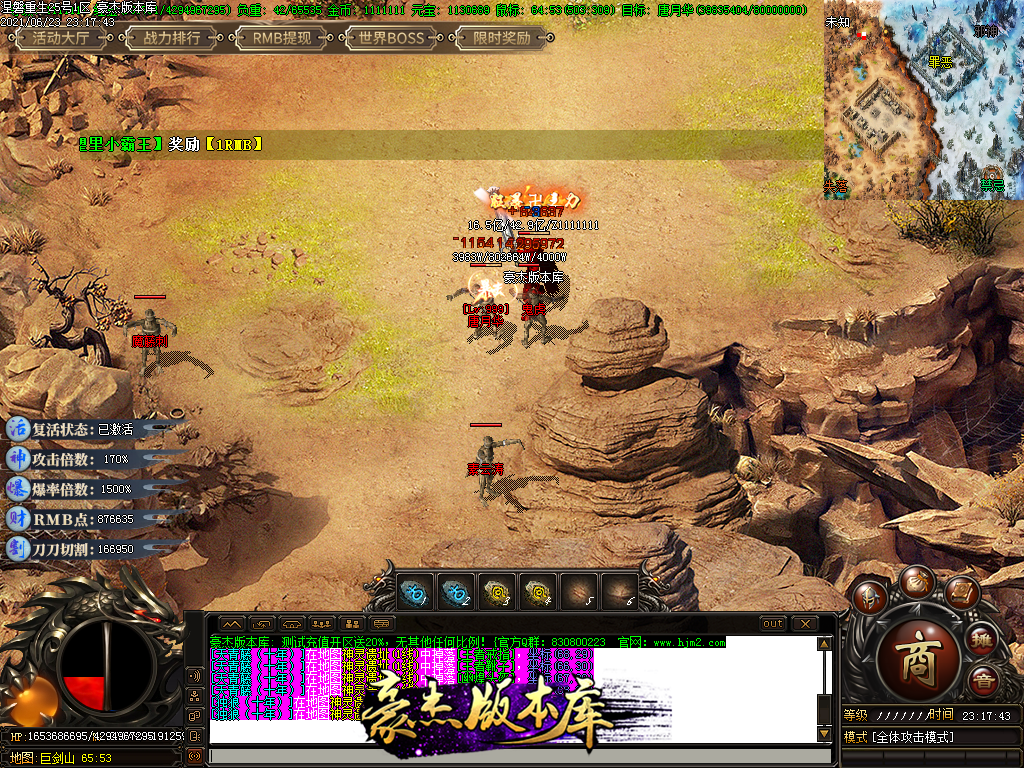This screenshot has width=1024, height=768.
Task: Show the 战力排行 power ranking
Action: 172,39
